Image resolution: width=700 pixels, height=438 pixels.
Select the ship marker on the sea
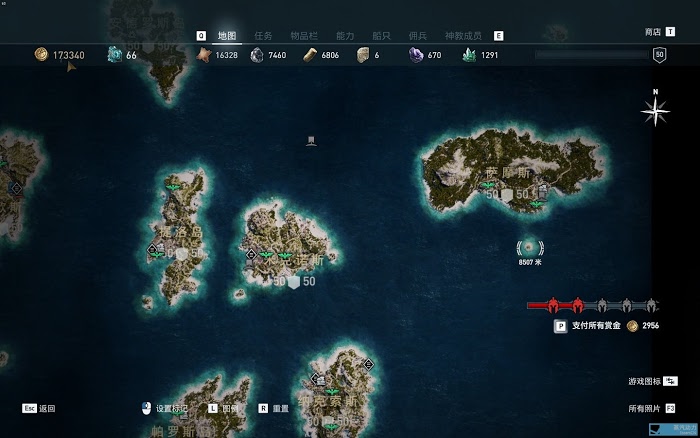(x=311, y=139)
